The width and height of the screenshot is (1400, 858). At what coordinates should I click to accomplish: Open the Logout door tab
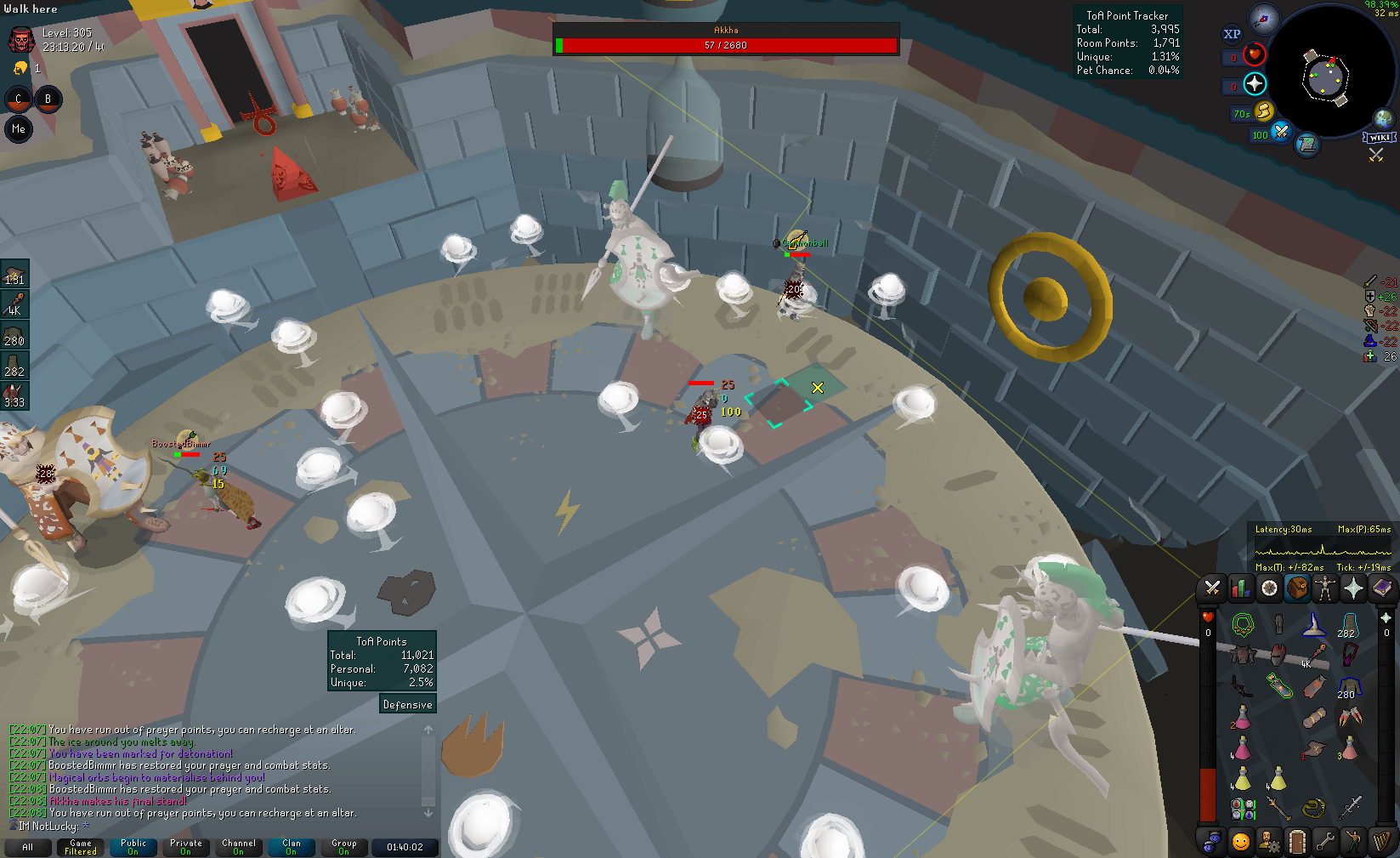click(x=1297, y=842)
